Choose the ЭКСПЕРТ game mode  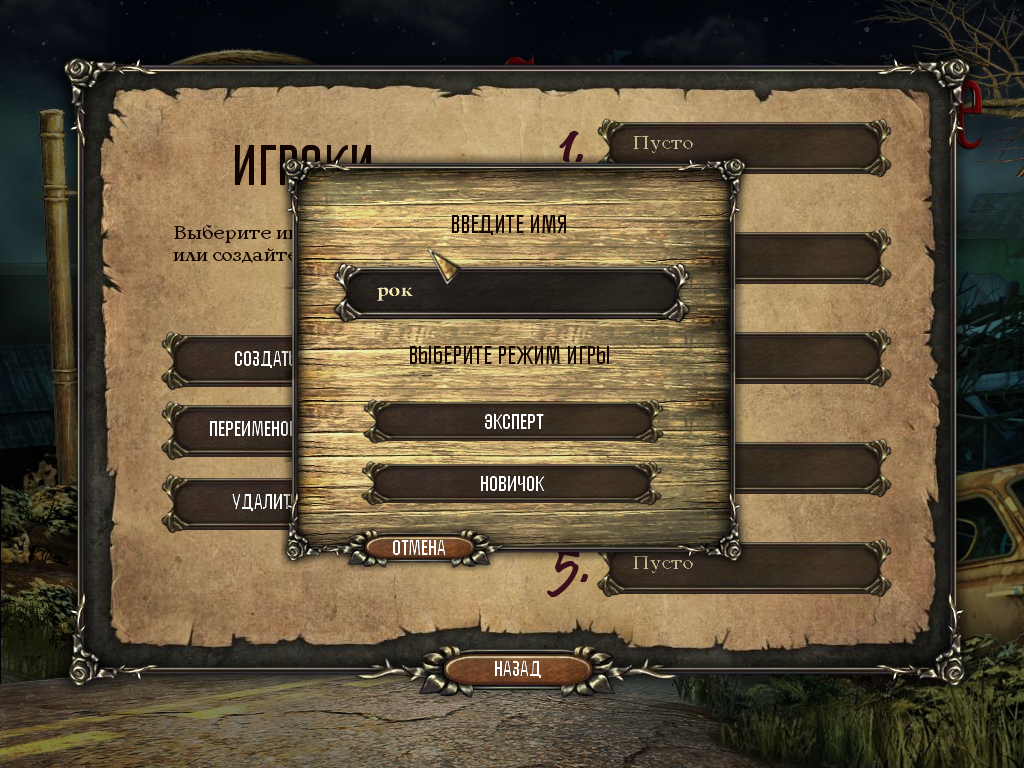512,421
